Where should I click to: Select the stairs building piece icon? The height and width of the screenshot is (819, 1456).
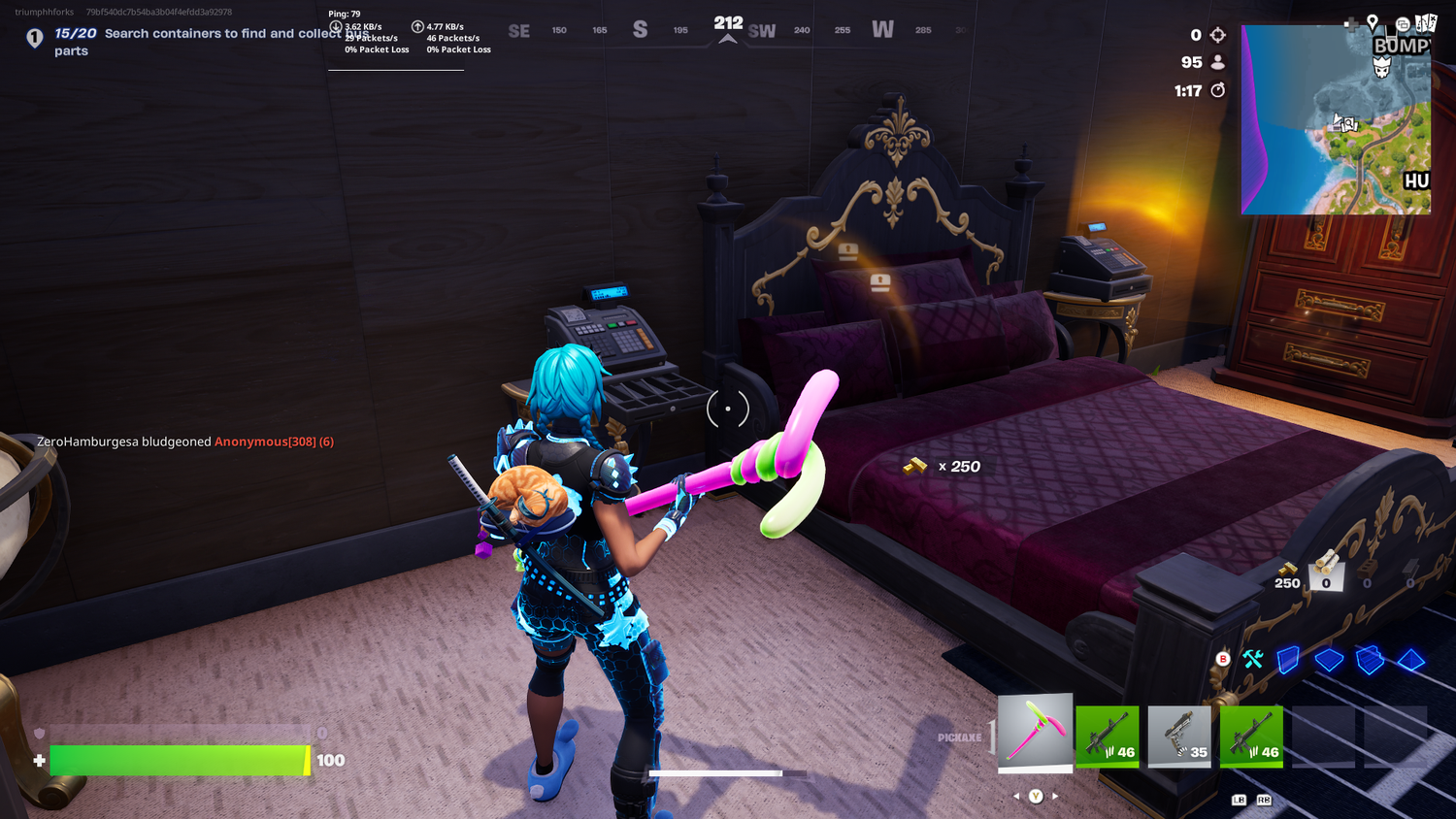coord(1370,661)
